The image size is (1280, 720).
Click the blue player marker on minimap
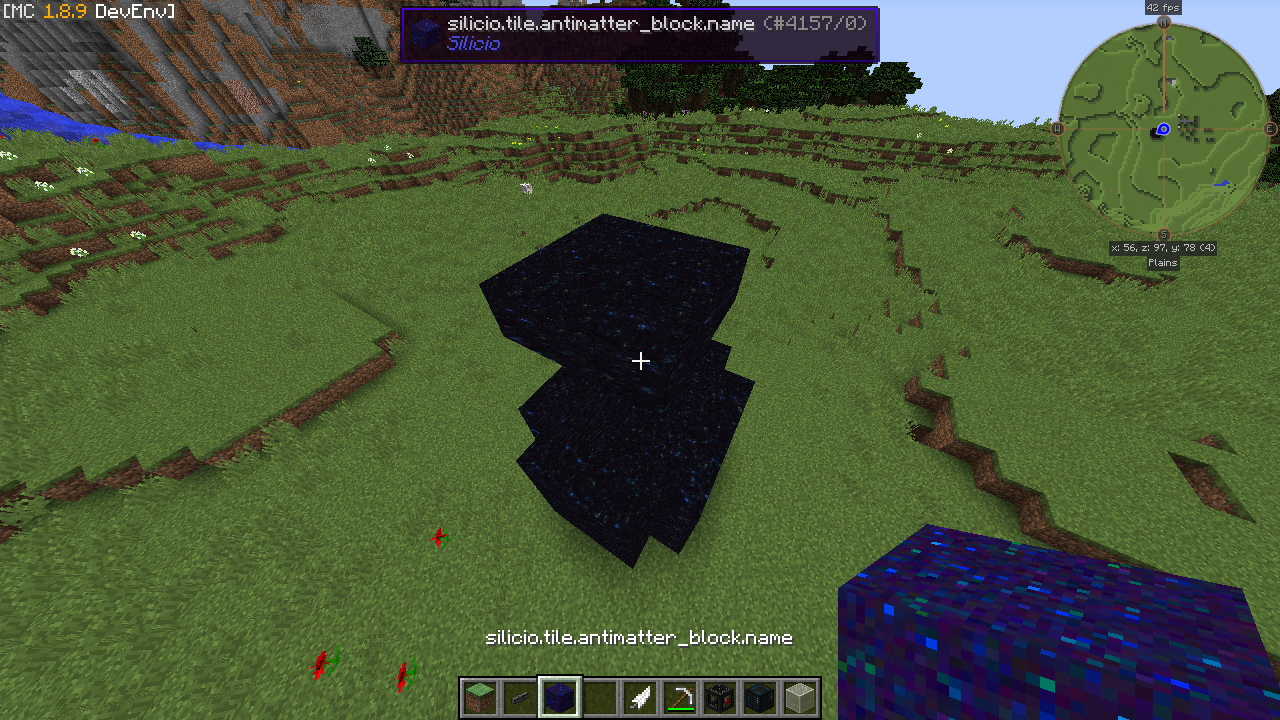pos(1163,129)
